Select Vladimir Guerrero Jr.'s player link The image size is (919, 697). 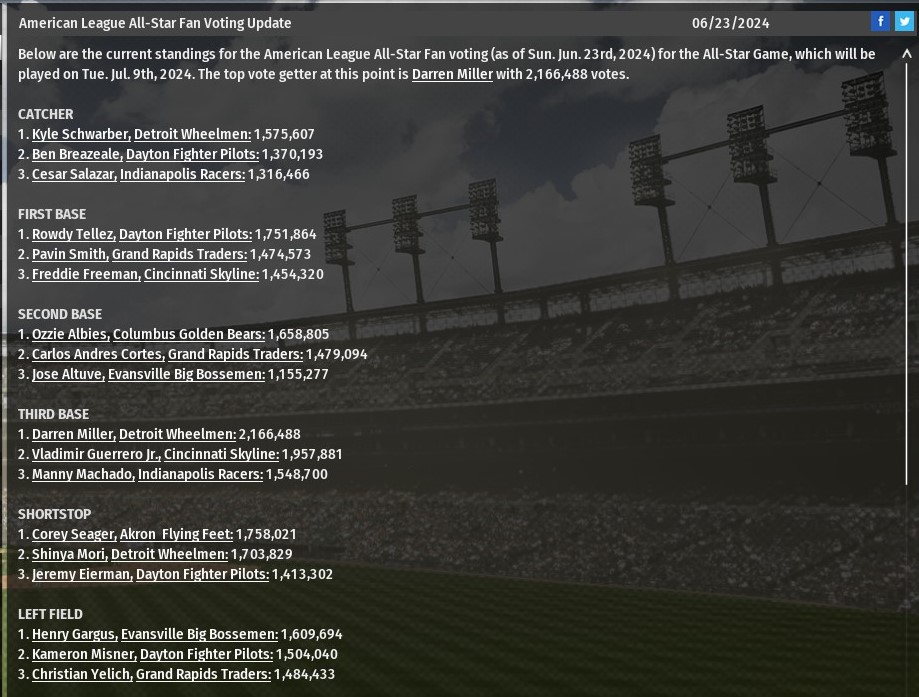point(96,454)
